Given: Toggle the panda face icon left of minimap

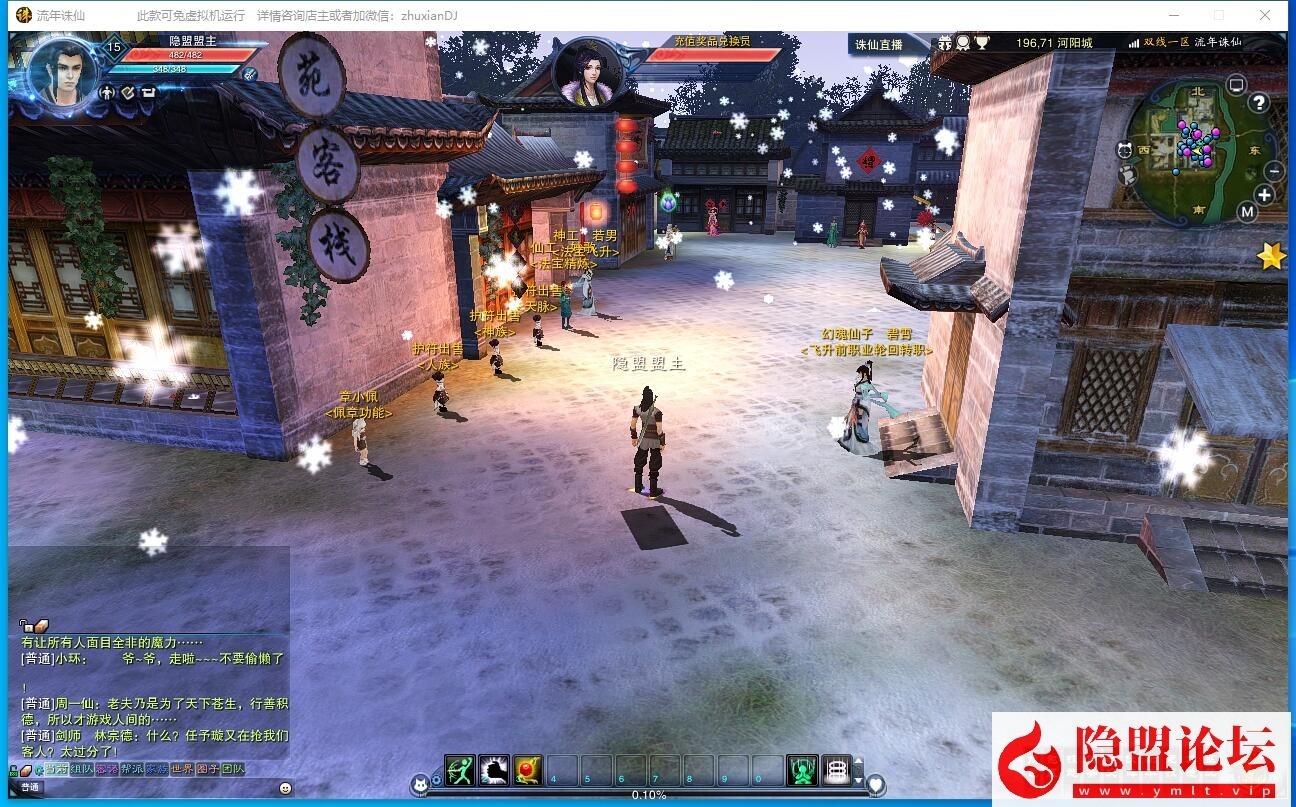Looking at the screenshot, I should coord(1125,150).
